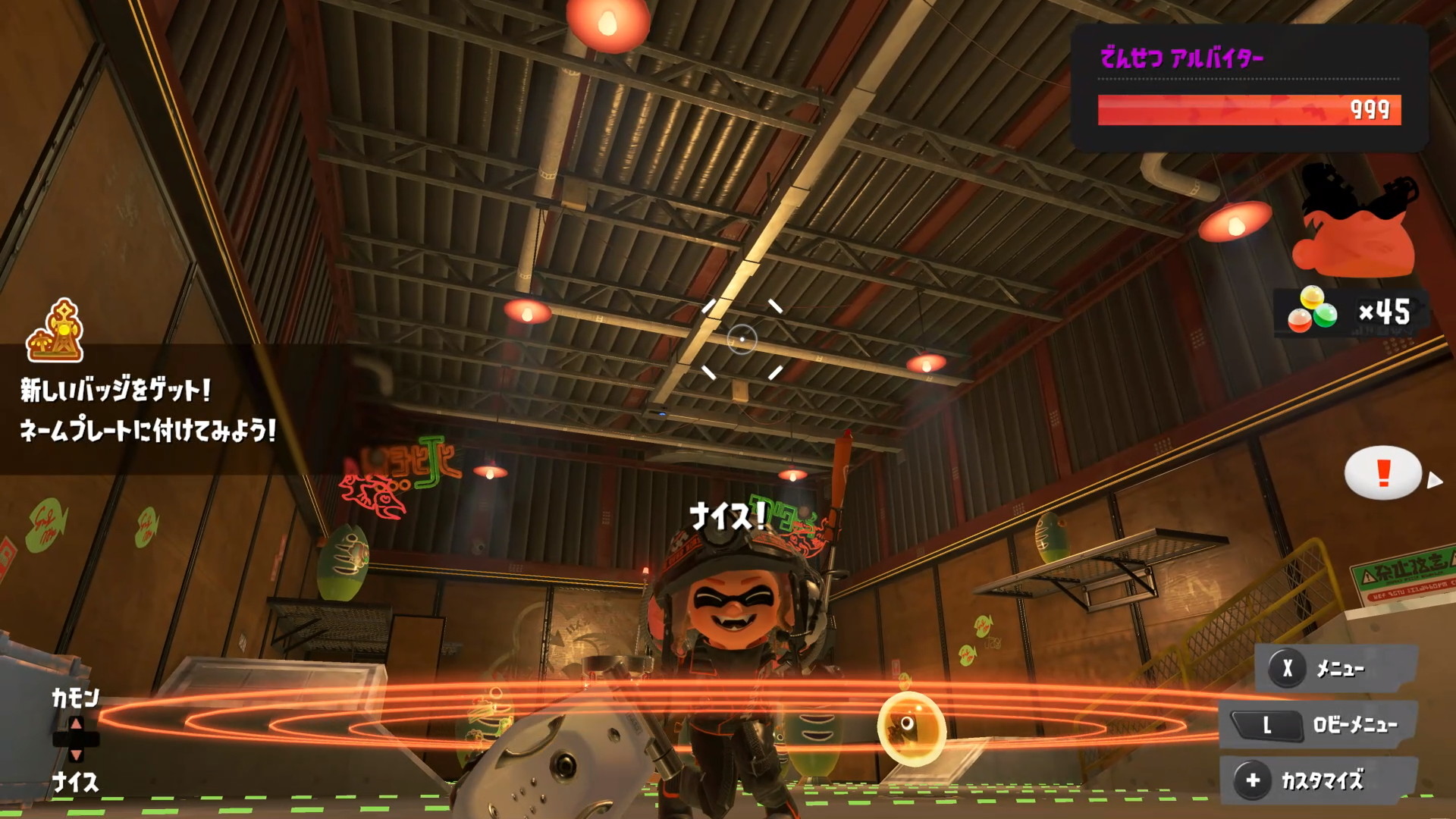Image resolution: width=1456 pixels, height=819 pixels.
Task: Select the fish scales counter icon
Action: point(1312,311)
